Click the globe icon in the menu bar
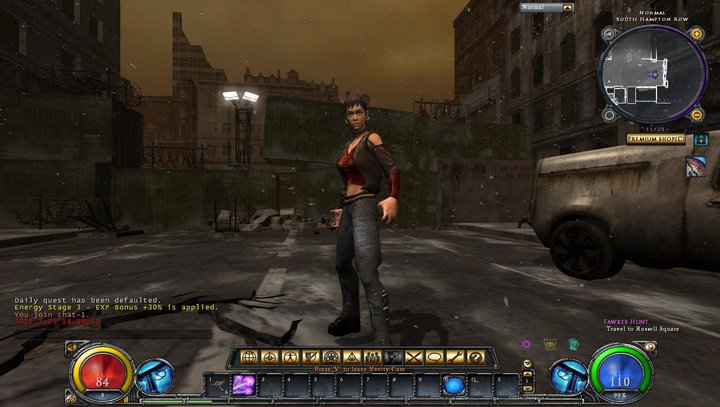The width and height of the screenshot is (720, 407). (248, 357)
